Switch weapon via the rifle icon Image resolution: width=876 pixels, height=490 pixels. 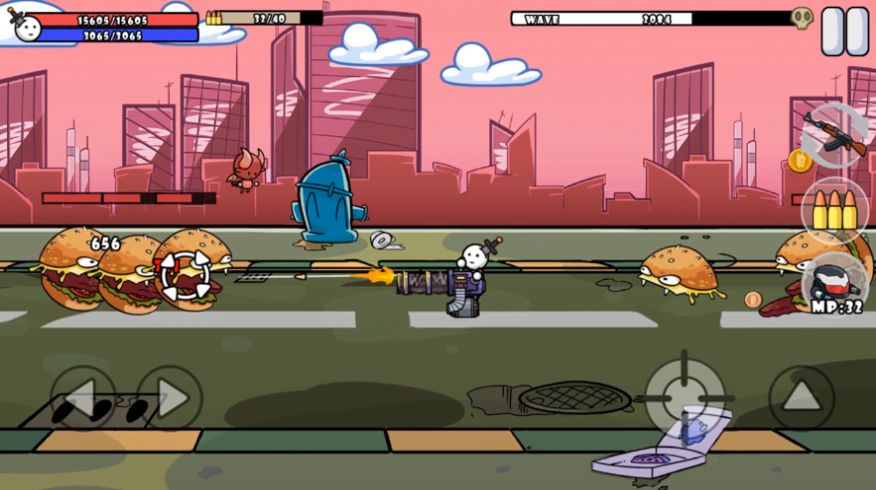coord(834,135)
